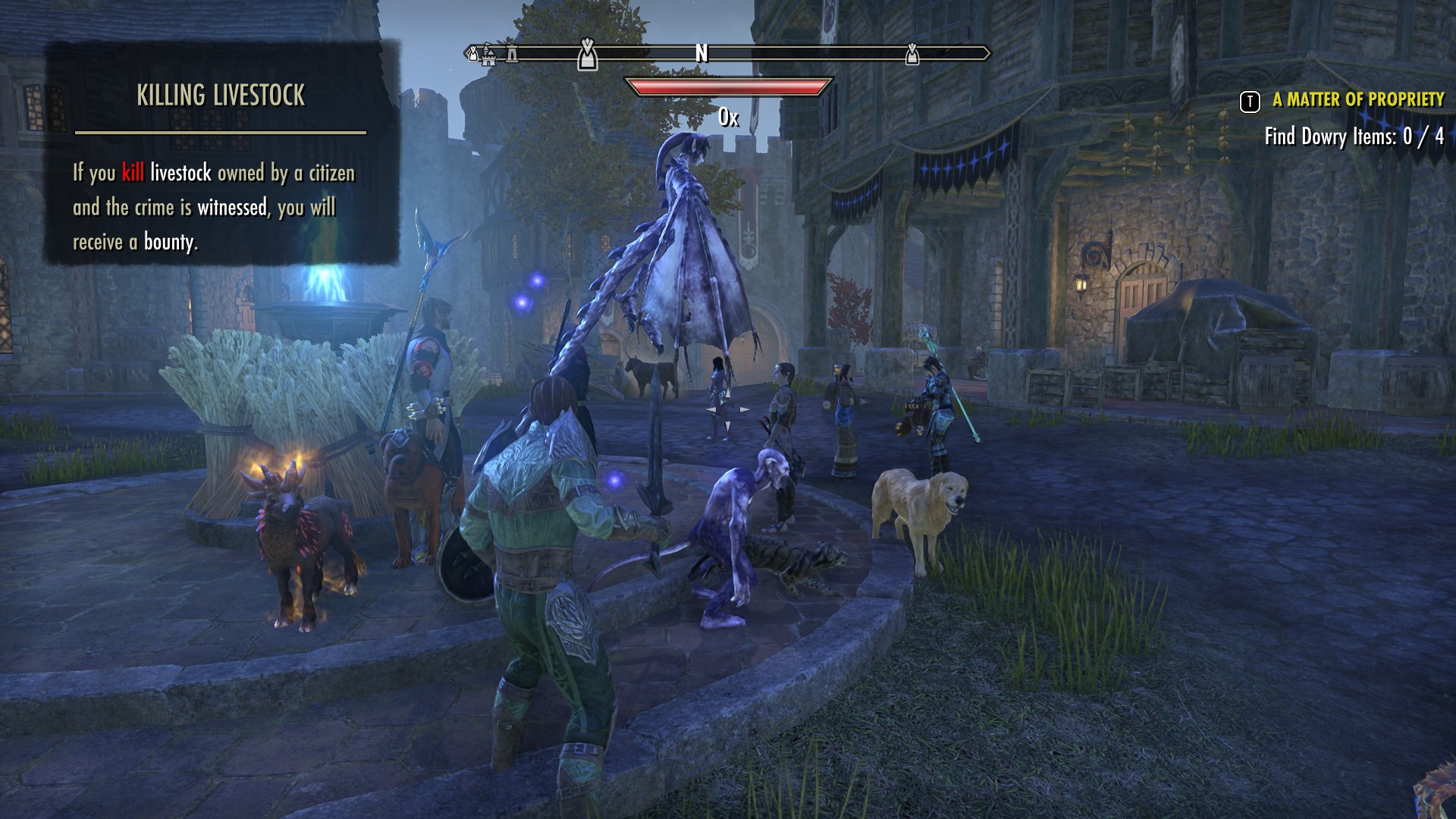Click the castle marker on the compass
Image resolution: width=1456 pixels, height=819 pixels.
489,55
